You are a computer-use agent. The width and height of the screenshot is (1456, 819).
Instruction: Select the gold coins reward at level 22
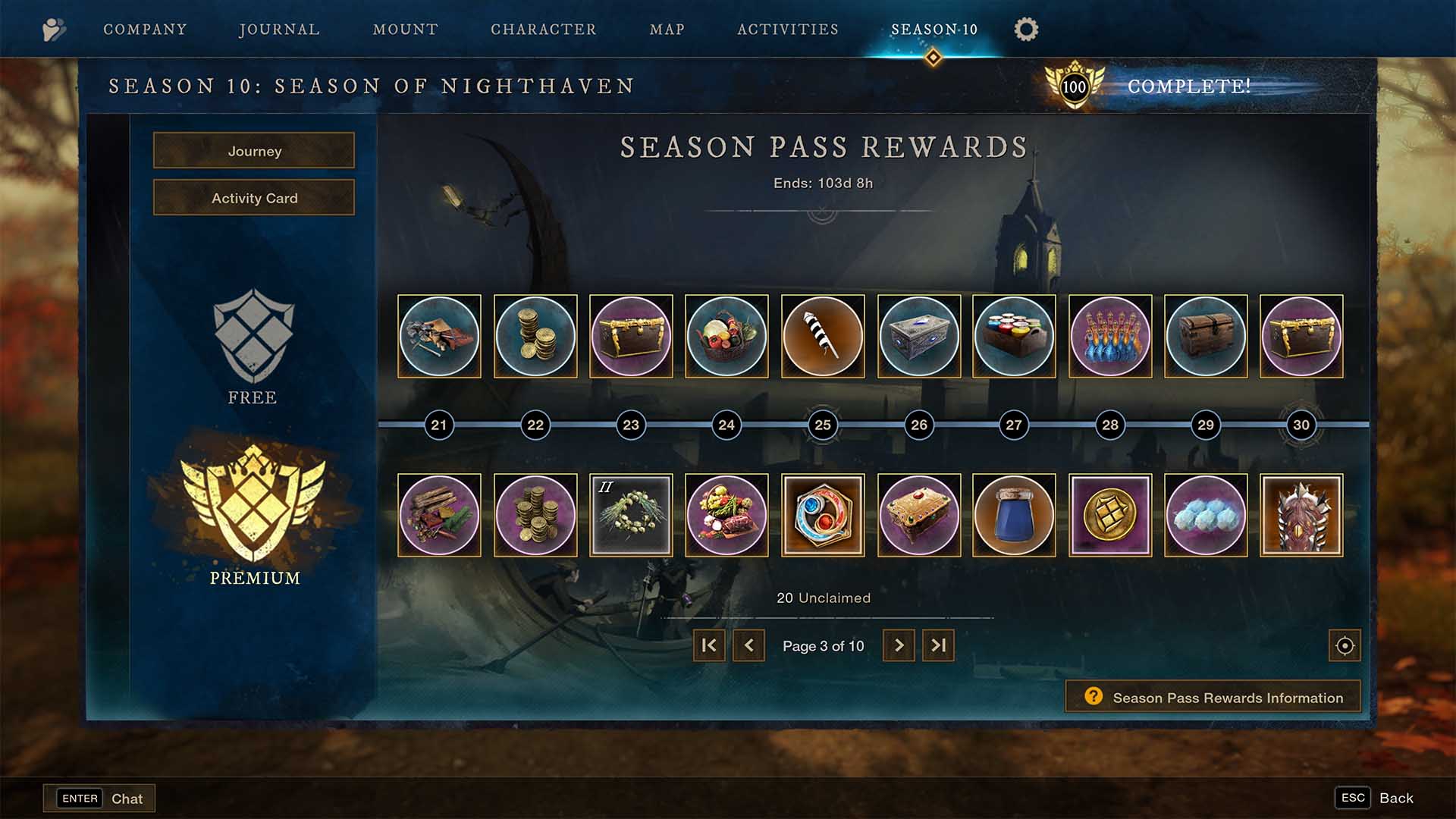point(535,336)
